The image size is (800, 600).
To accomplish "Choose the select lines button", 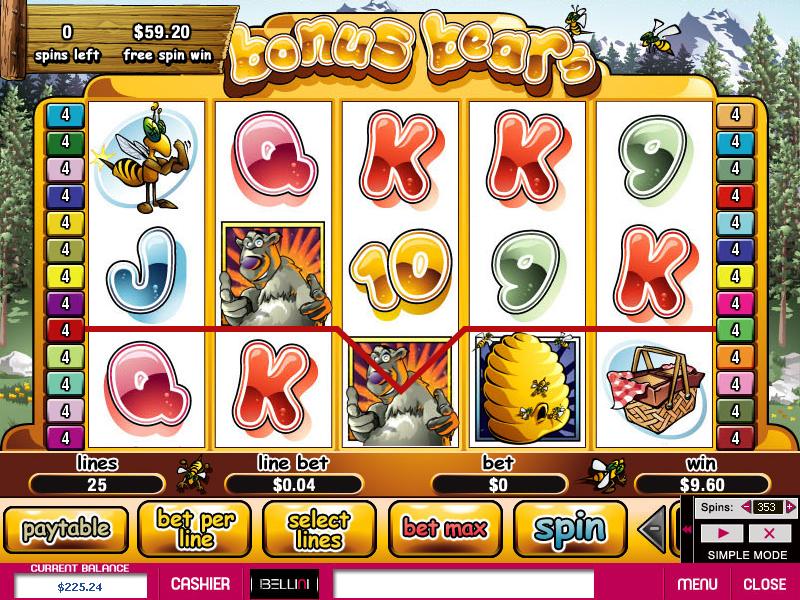I will point(319,528).
